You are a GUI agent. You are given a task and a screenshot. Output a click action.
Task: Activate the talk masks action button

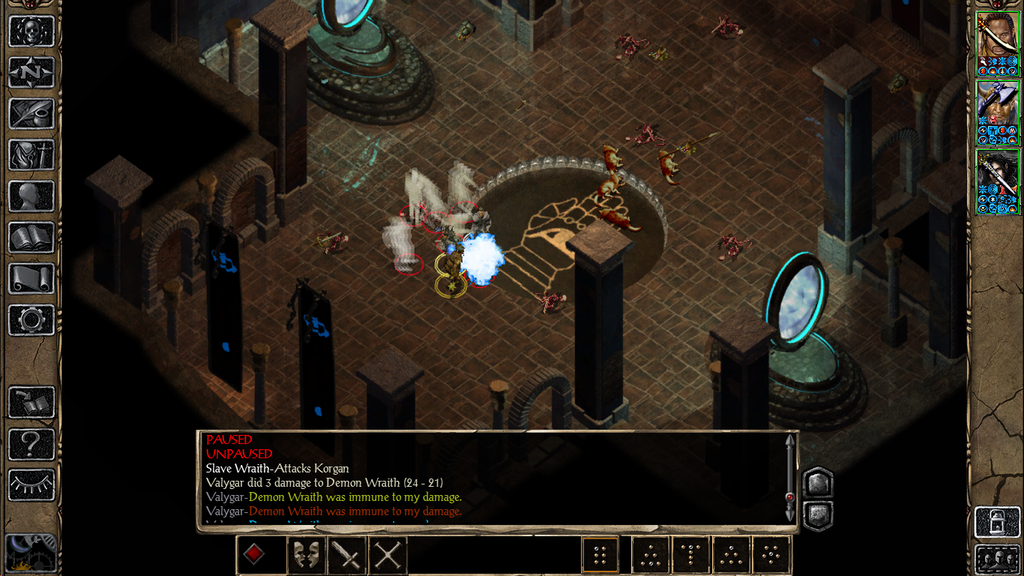click(x=305, y=555)
